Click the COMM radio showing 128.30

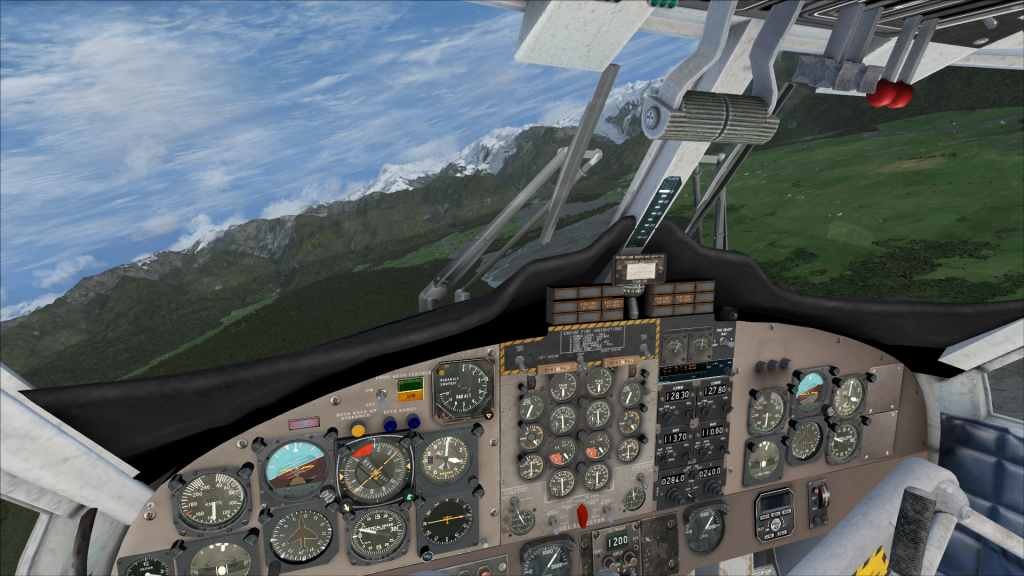tap(677, 395)
